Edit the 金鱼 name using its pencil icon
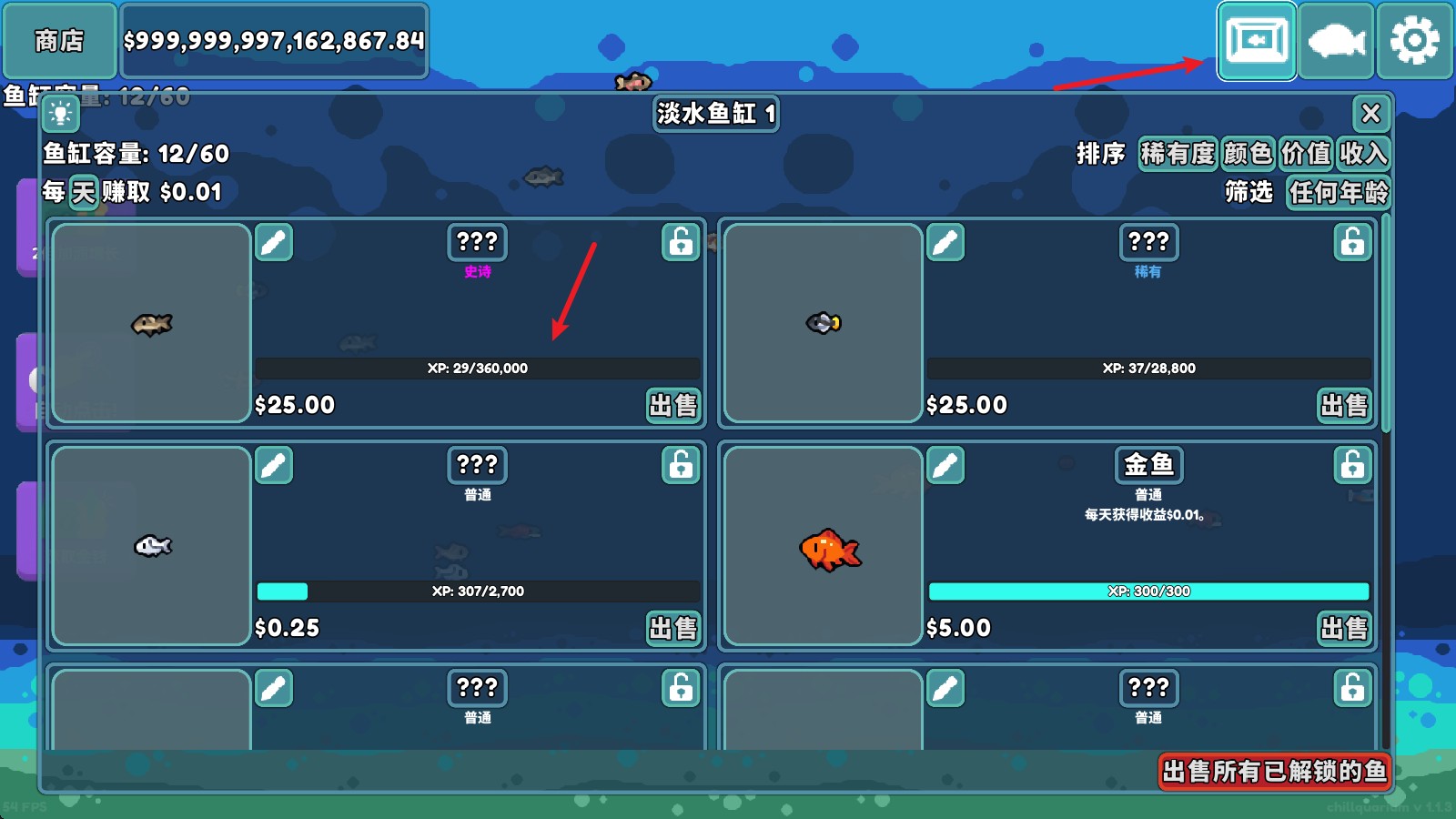The width and height of the screenshot is (1456, 819). [946, 465]
